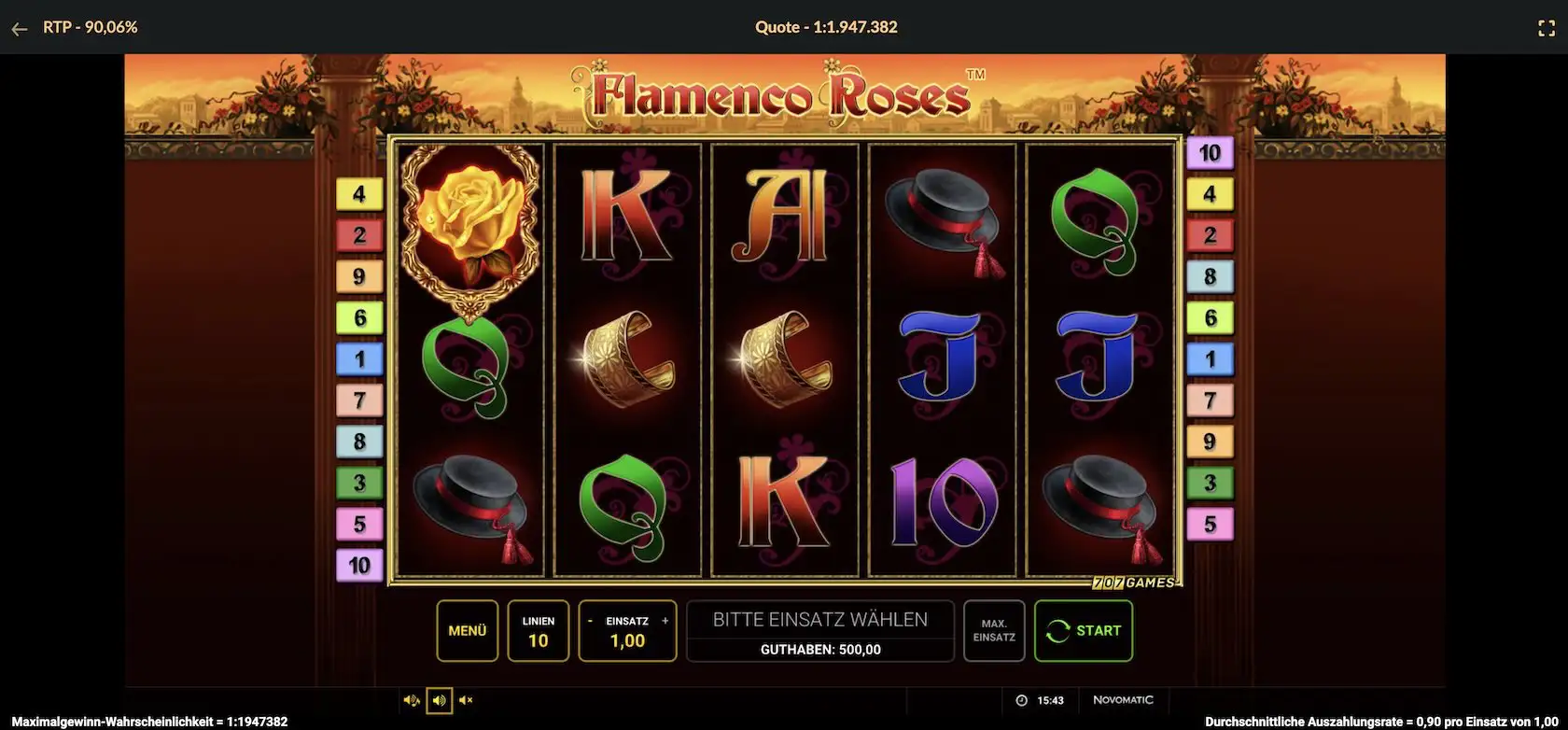The width and height of the screenshot is (1568, 730).
Task: Select the BITTE EINSATZ WÄHLEN field
Action: [819, 618]
